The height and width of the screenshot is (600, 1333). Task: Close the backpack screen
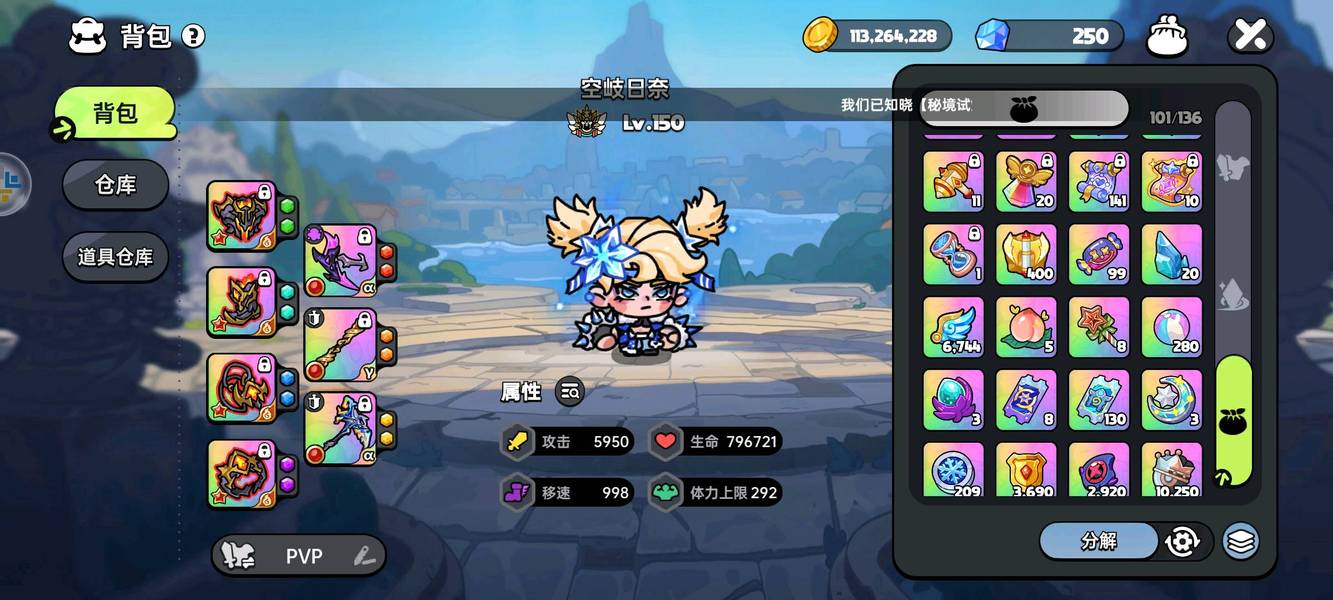tap(1250, 36)
